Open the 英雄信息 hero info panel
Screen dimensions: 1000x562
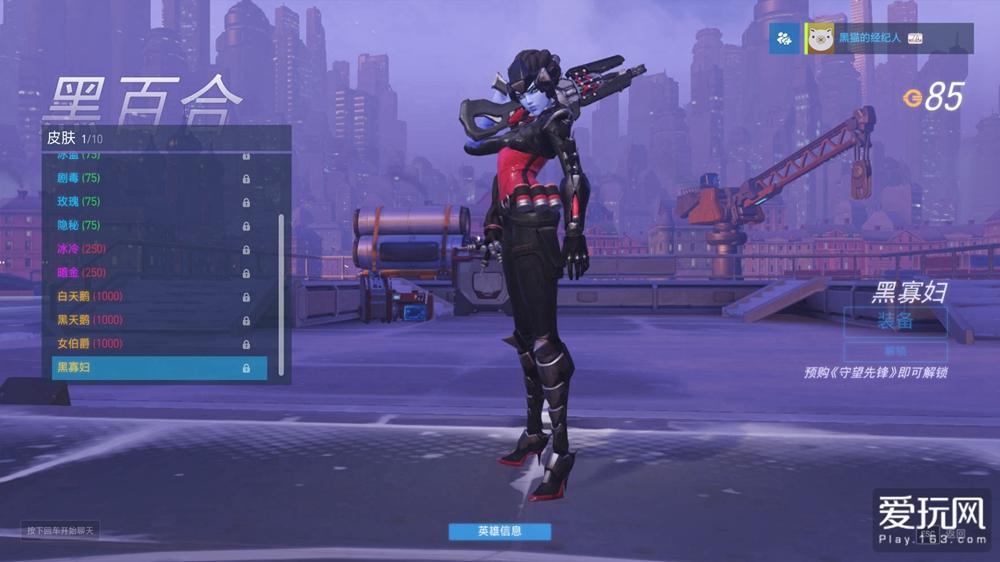point(499,531)
